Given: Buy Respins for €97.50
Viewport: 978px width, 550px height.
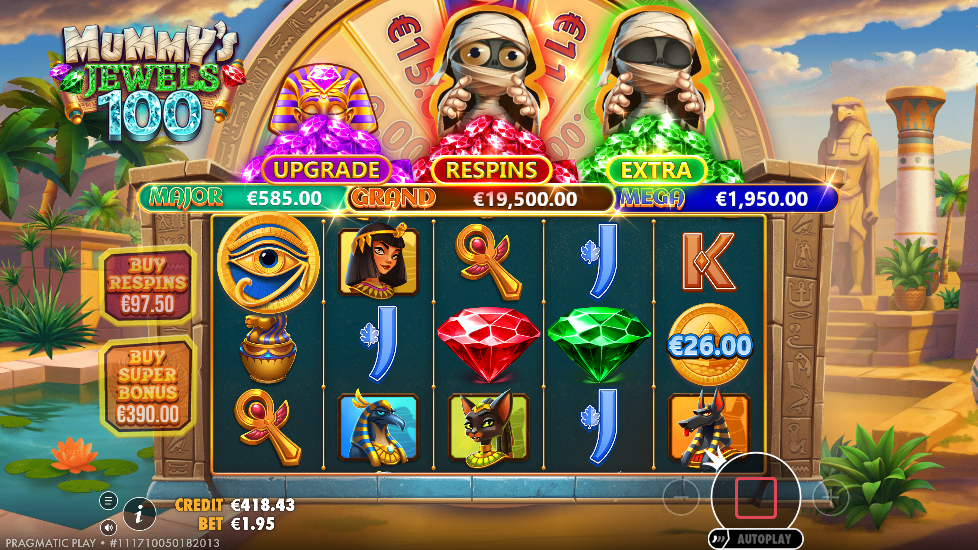Looking at the screenshot, I should click(147, 284).
